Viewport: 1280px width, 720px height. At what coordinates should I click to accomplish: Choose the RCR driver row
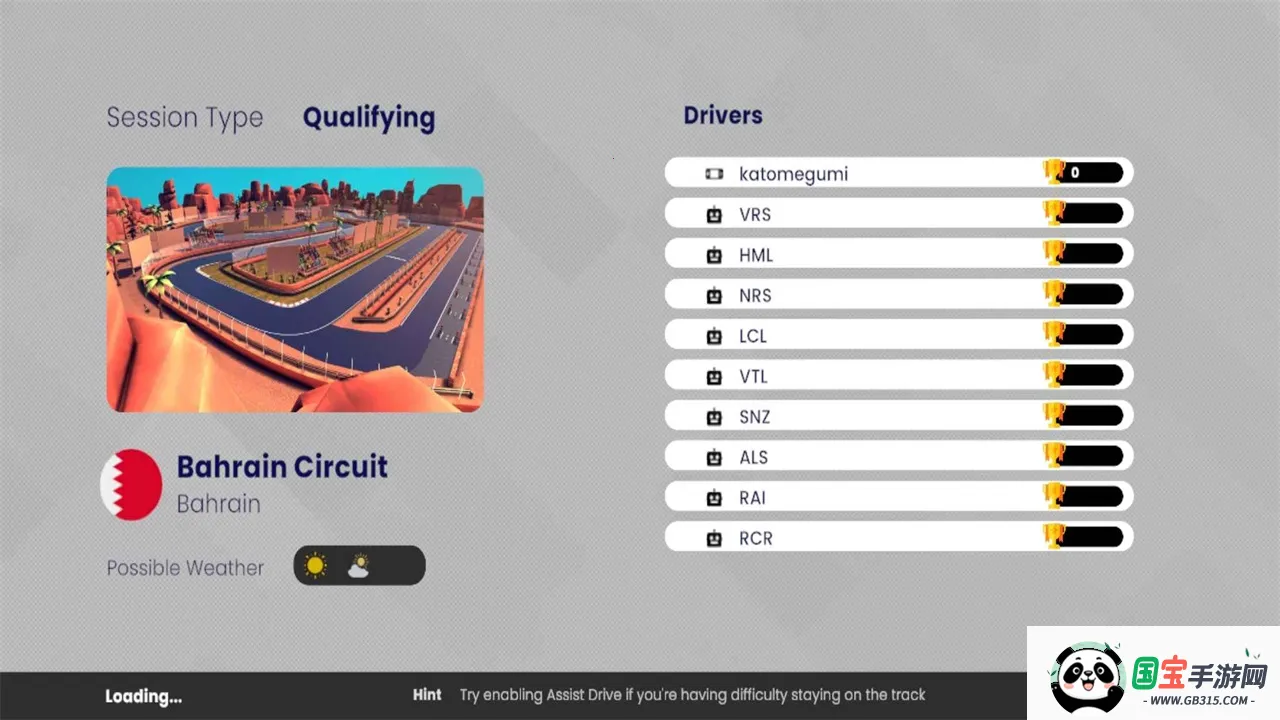pos(898,538)
